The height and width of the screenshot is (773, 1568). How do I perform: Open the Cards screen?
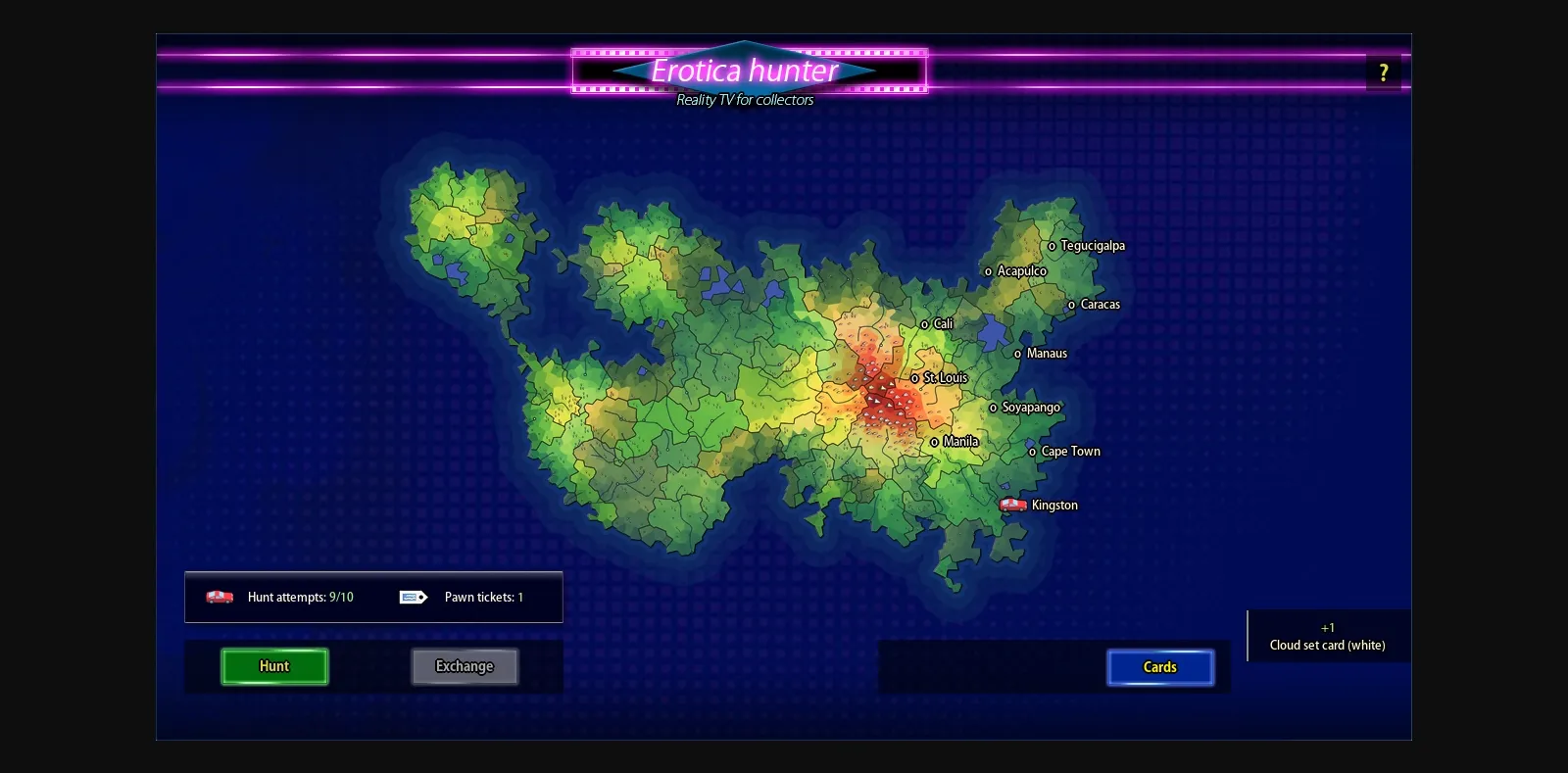[1160, 666]
